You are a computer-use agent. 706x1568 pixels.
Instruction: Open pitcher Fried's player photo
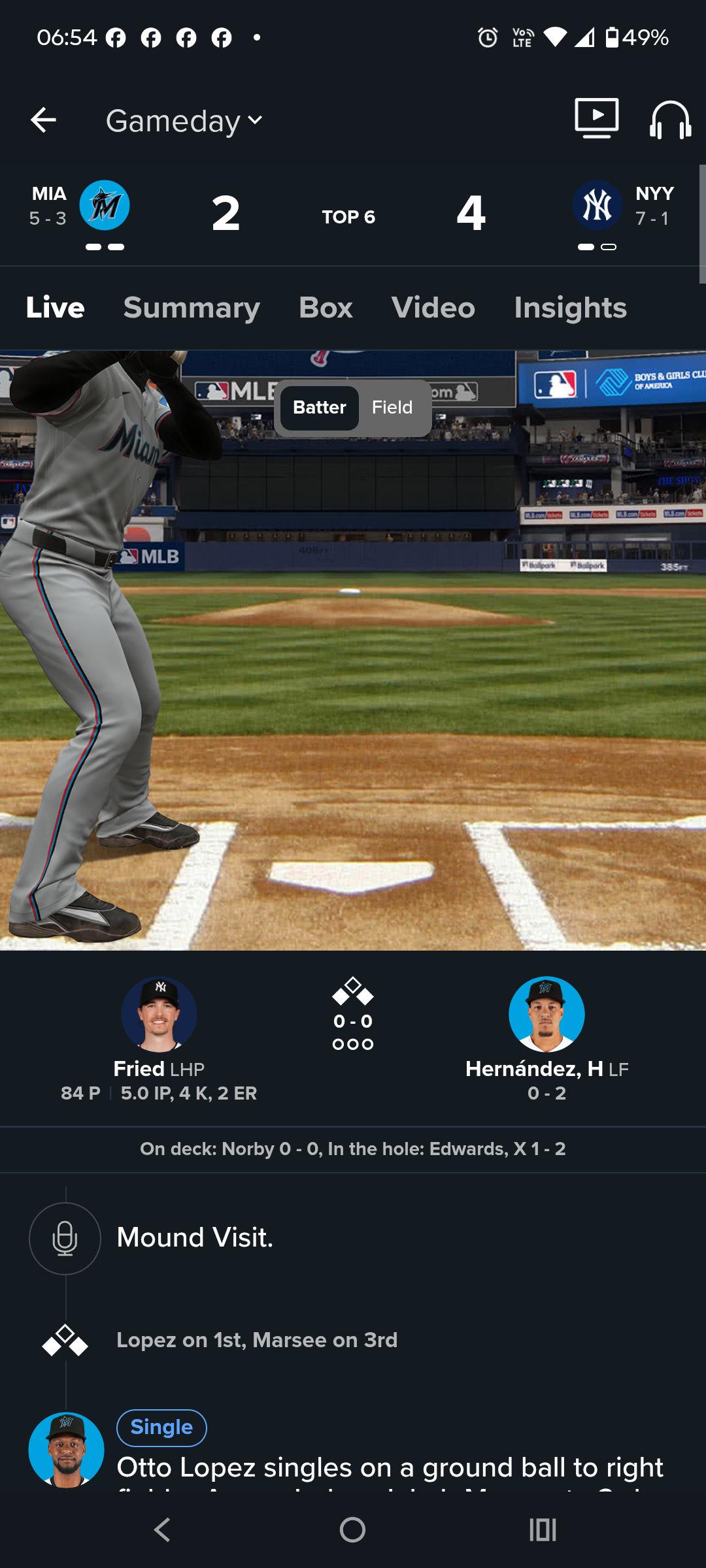tap(159, 1014)
